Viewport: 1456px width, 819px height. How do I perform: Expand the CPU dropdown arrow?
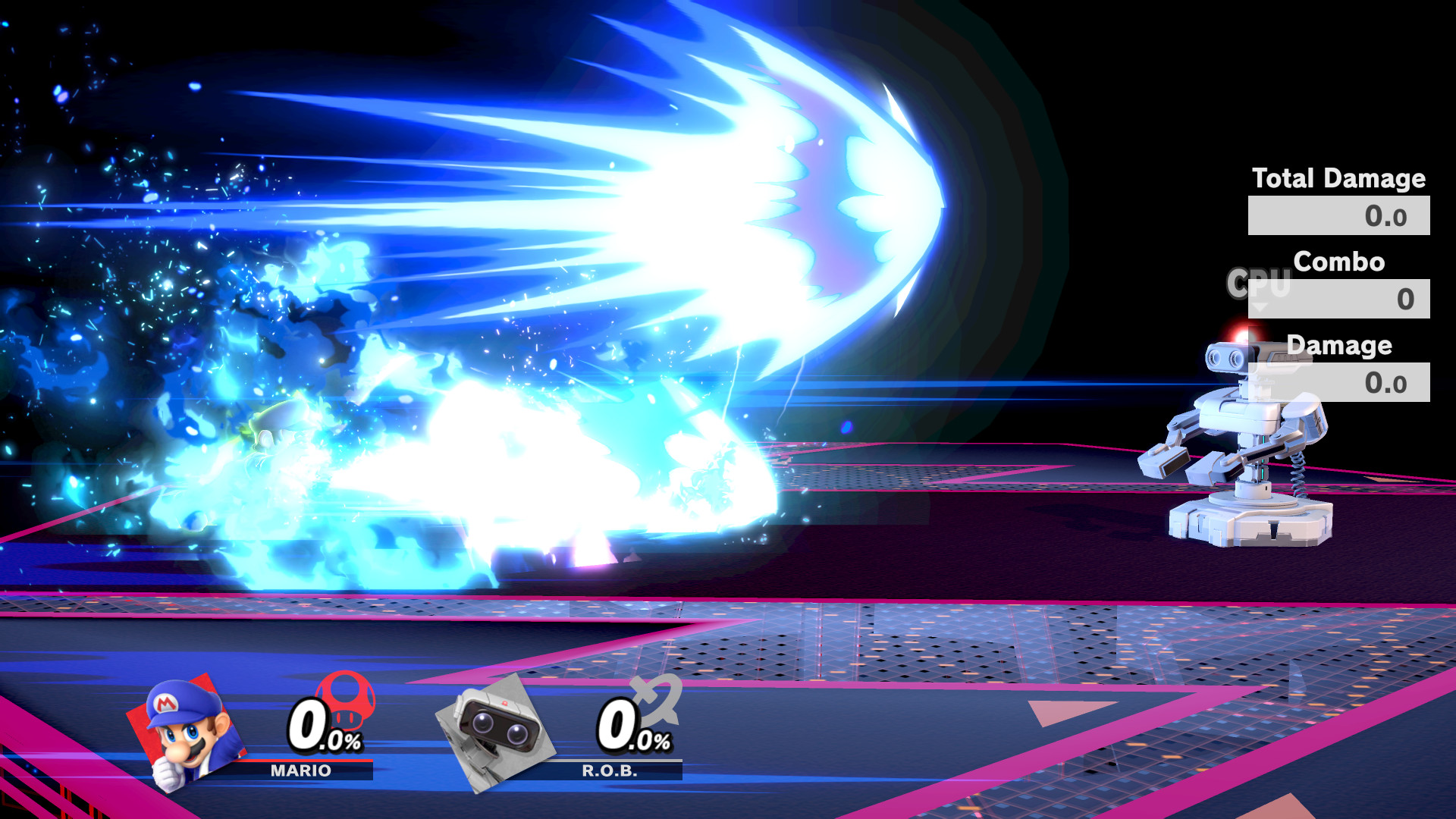(1260, 306)
